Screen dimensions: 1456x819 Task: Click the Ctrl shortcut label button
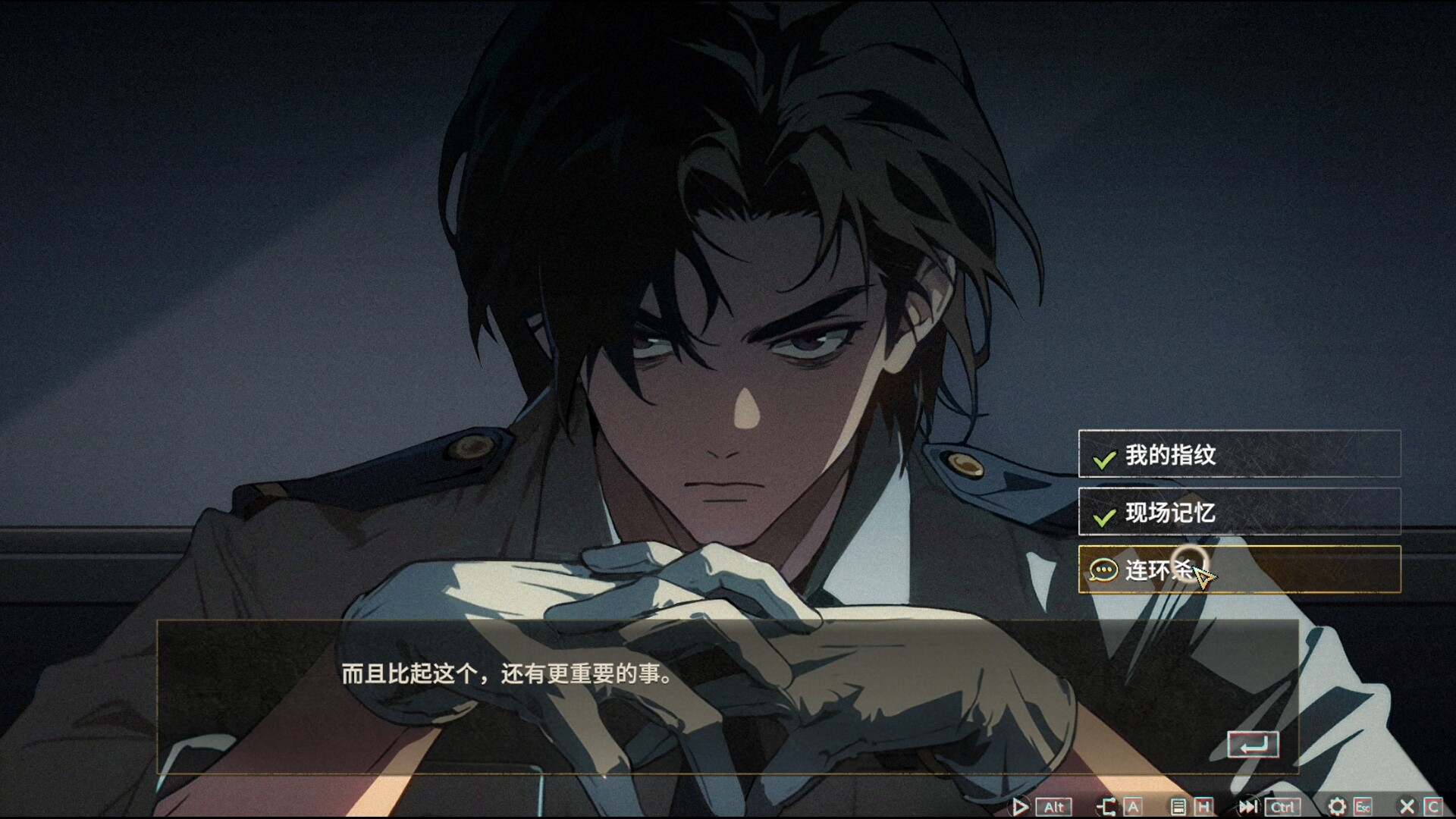1282,806
